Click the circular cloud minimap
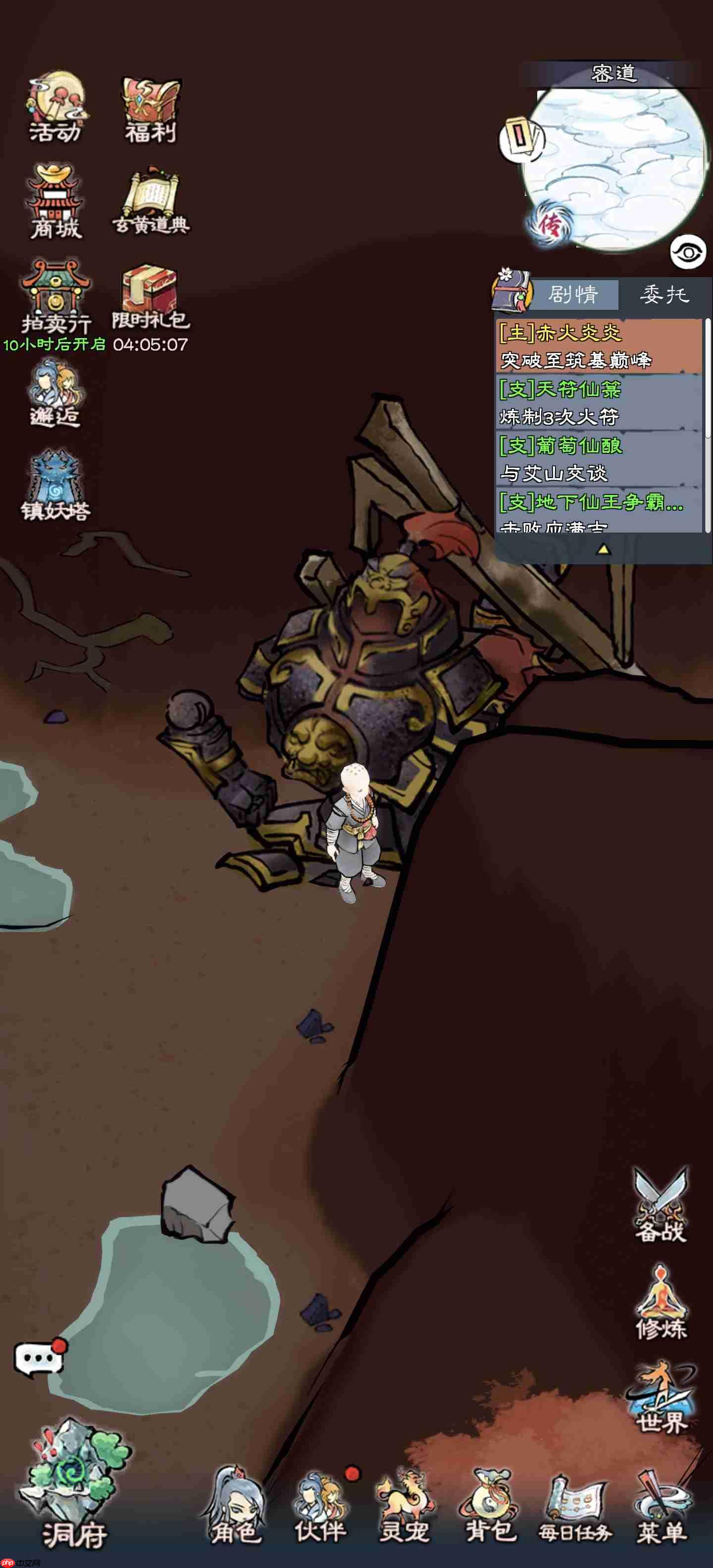The image size is (713, 1568). pos(615,167)
